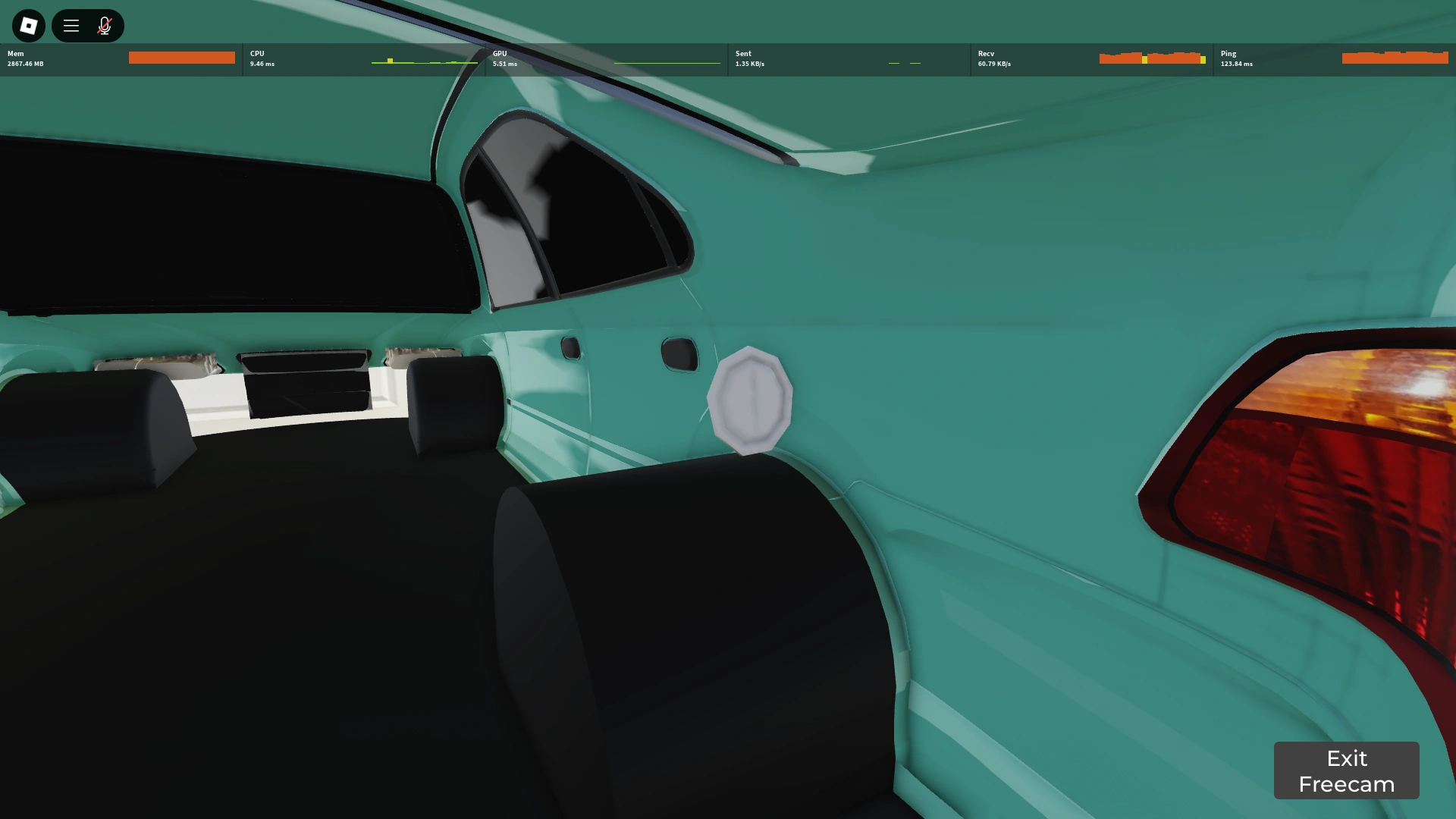Click the Ping stat label

tap(1228, 54)
